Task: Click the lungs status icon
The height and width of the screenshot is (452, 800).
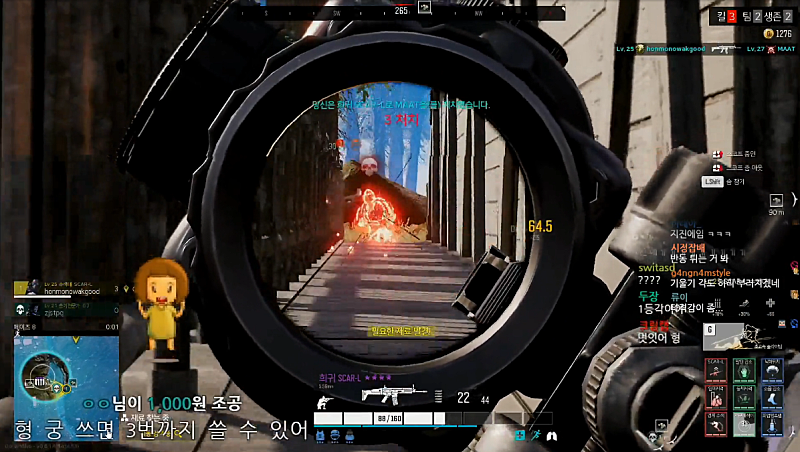Action: (x=552, y=436)
